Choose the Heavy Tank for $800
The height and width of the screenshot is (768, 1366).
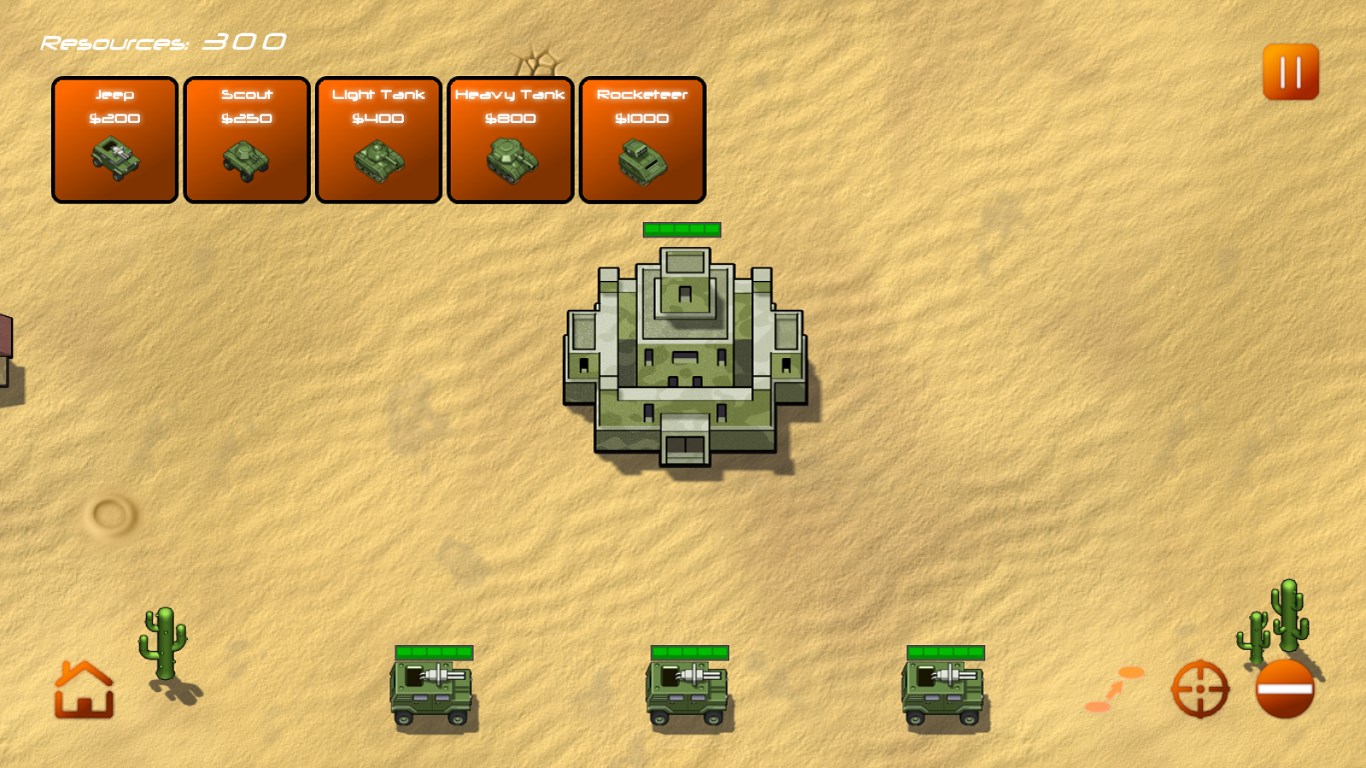point(511,140)
